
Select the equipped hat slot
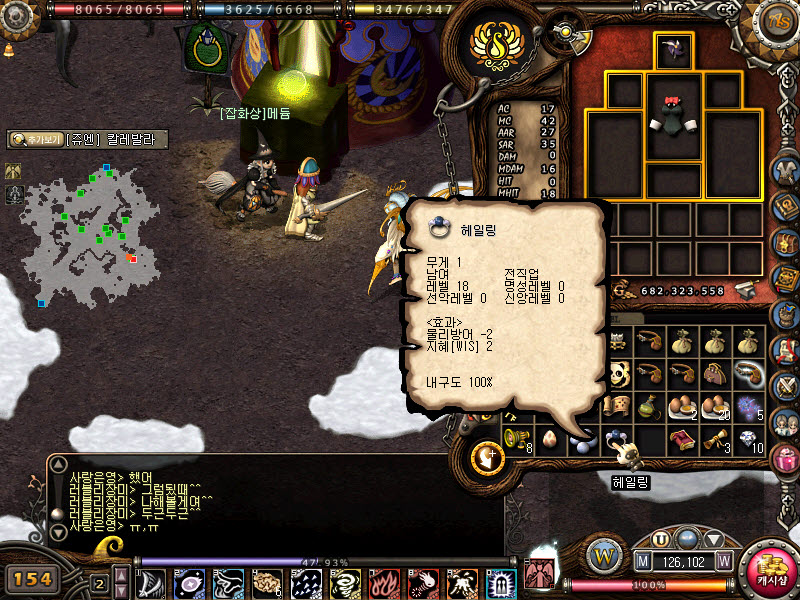[674, 50]
